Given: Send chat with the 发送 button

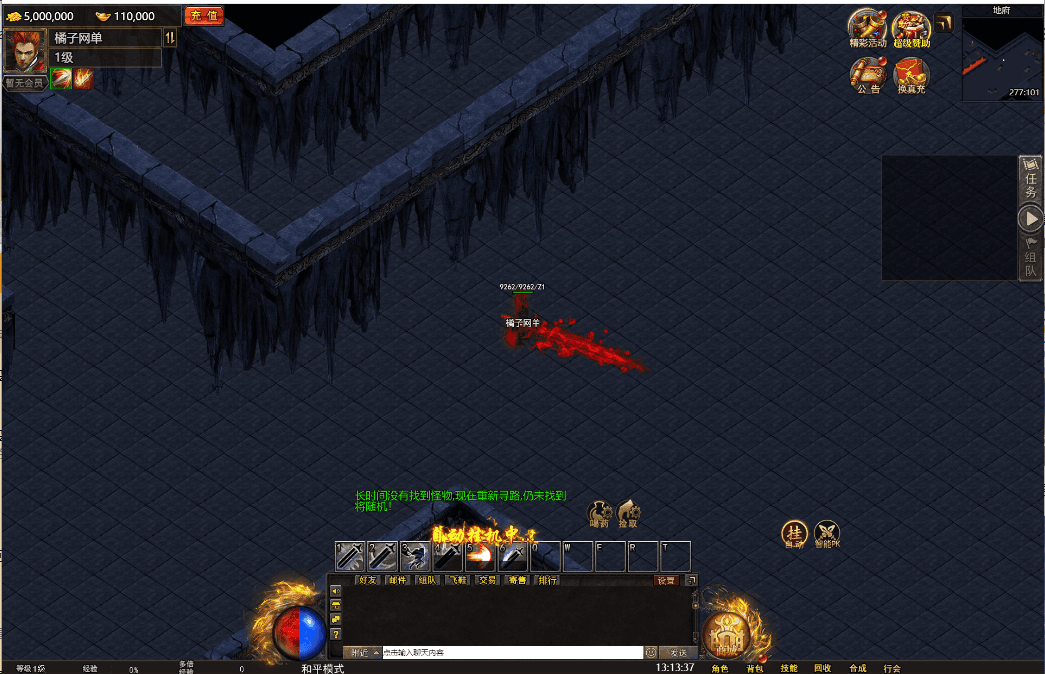Looking at the screenshot, I should (678, 652).
